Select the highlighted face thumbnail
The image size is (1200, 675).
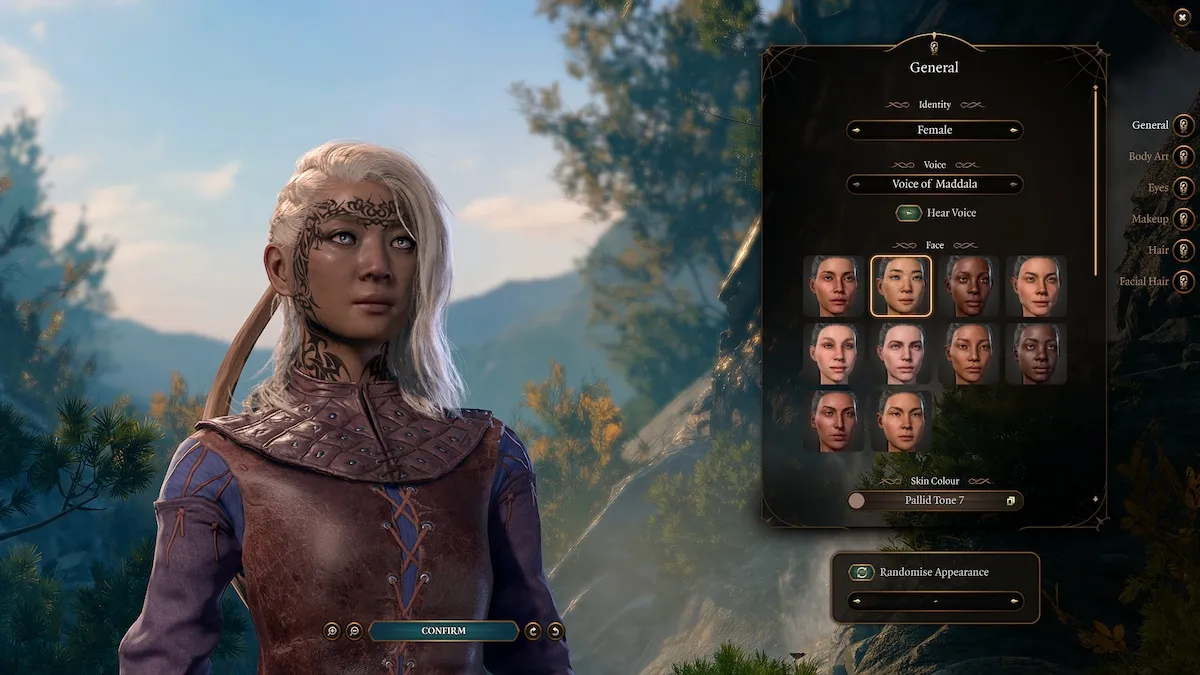(x=901, y=286)
